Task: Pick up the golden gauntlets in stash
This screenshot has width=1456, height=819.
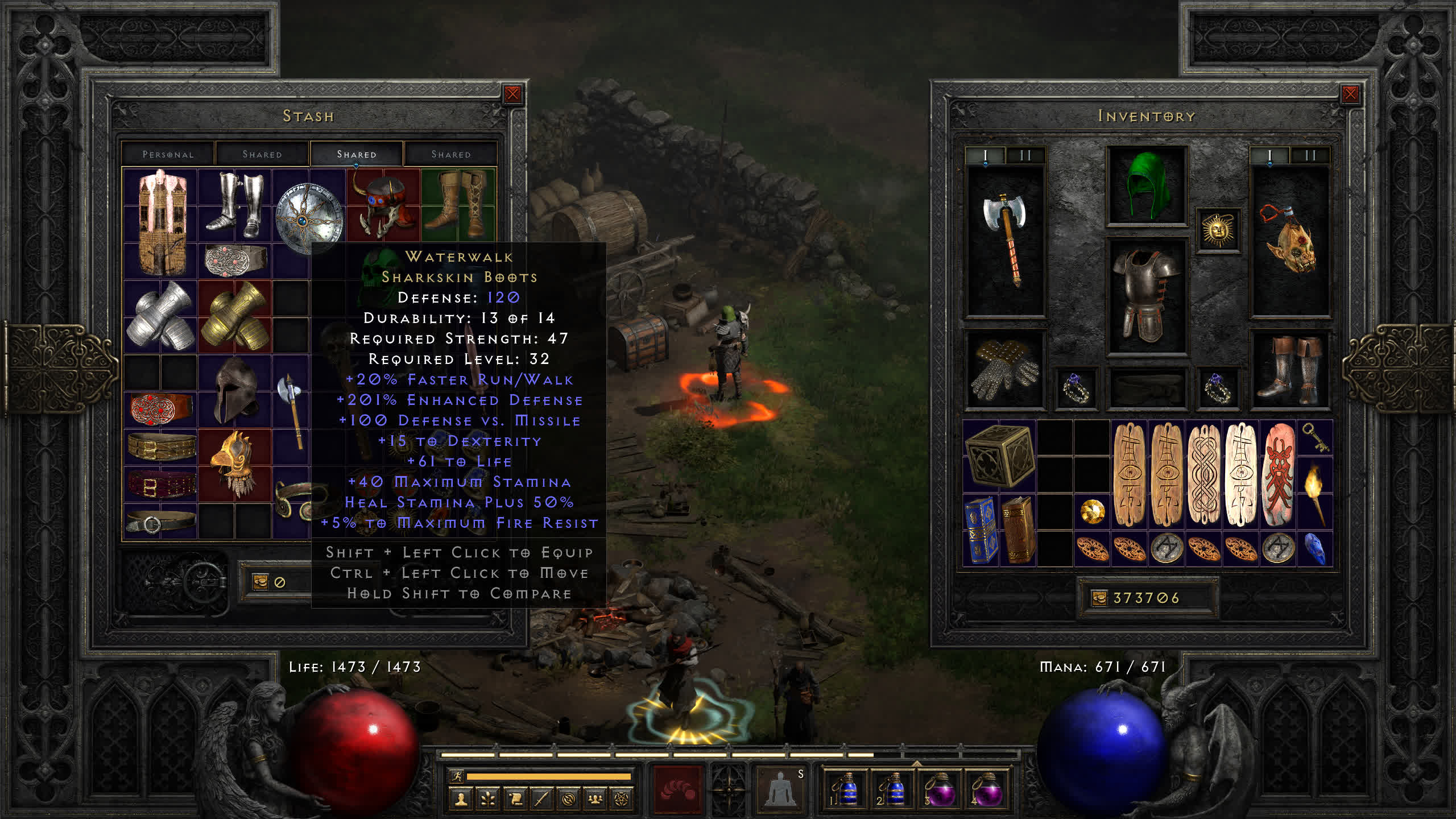Action: [x=235, y=316]
